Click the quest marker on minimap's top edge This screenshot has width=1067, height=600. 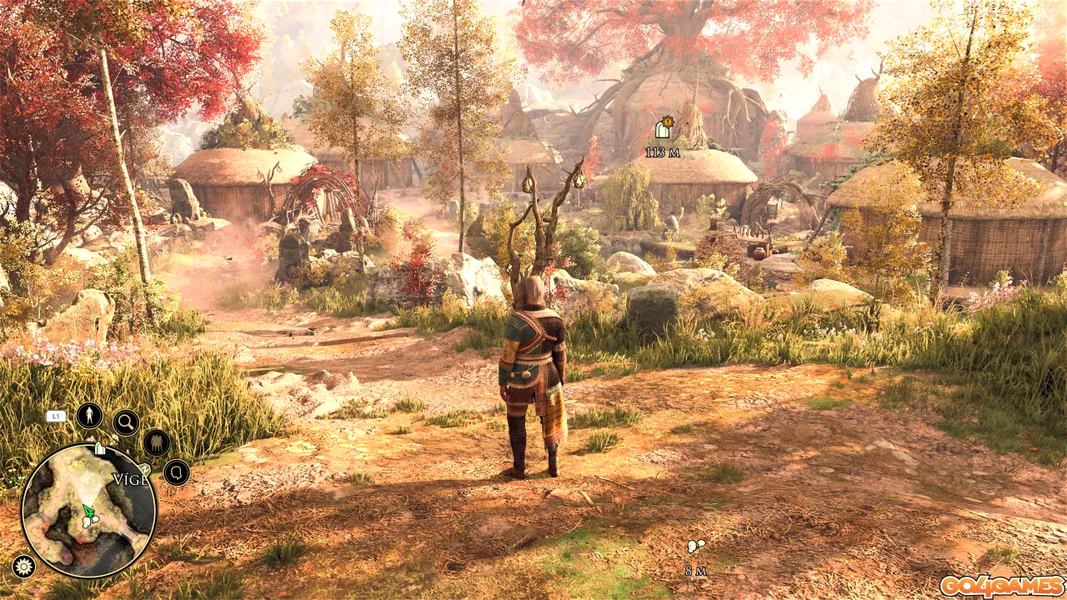pos(99,450)
